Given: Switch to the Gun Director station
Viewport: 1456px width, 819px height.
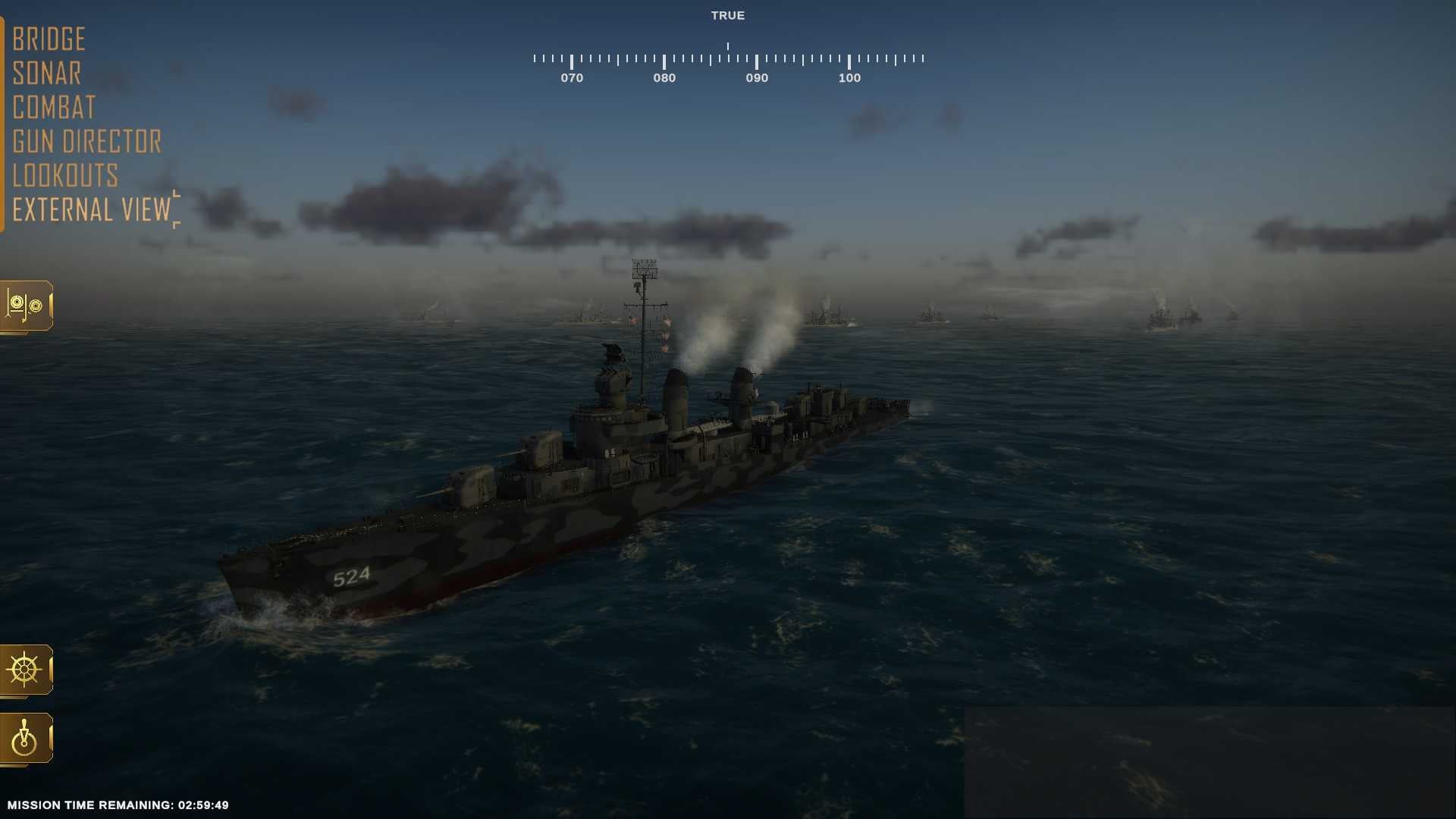Looking at the screenshot, I should [x=86, y=141].
